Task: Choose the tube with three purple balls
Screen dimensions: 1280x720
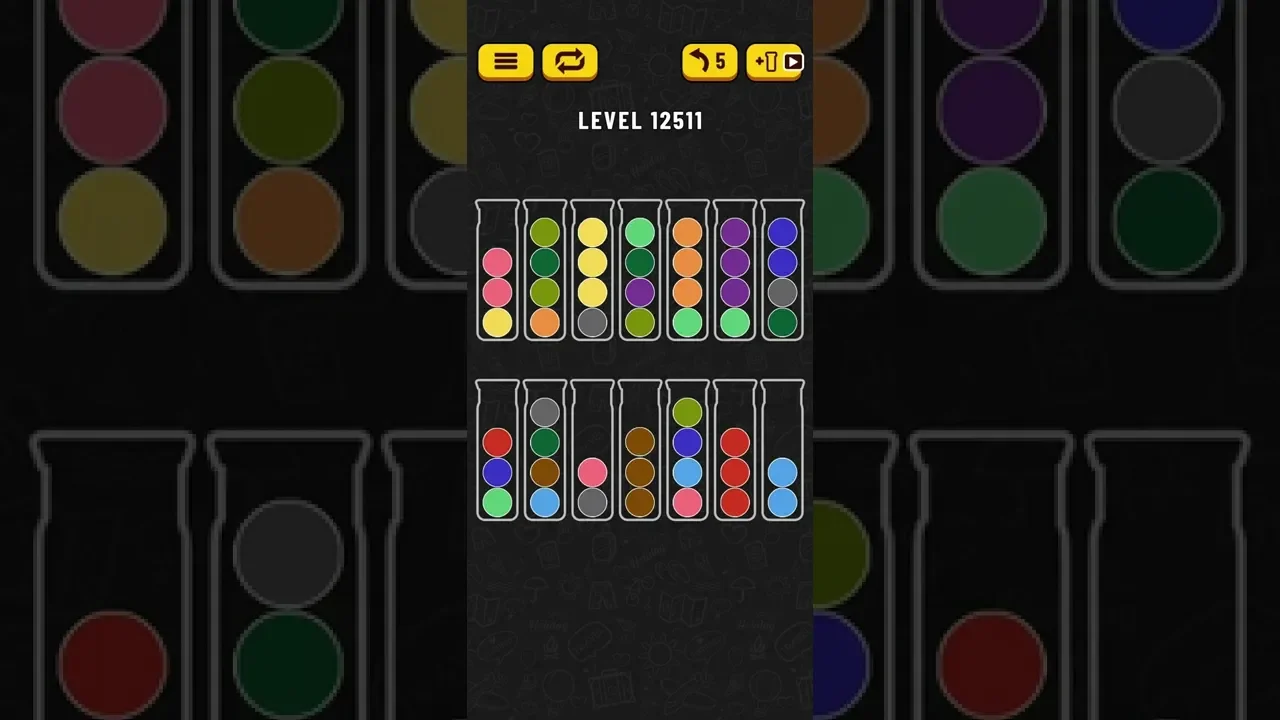Action: (735, 272)
